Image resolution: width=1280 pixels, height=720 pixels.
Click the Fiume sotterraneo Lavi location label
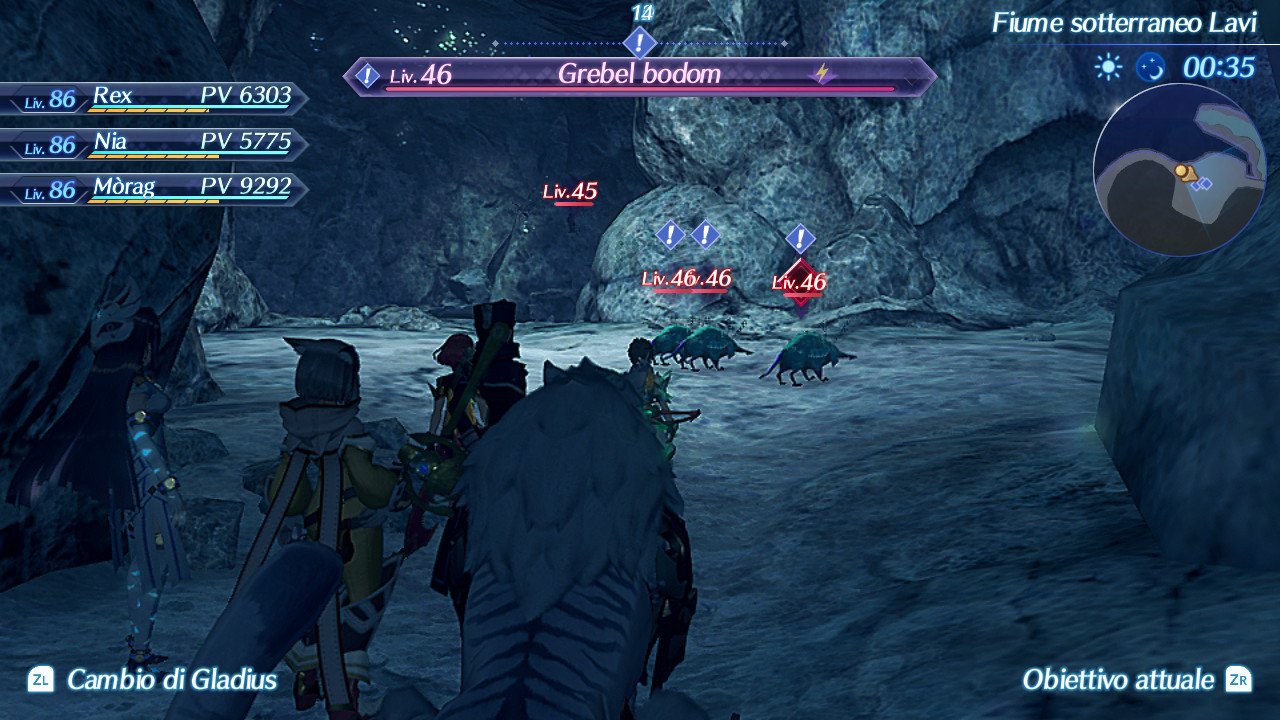[x=1124, y=23]
